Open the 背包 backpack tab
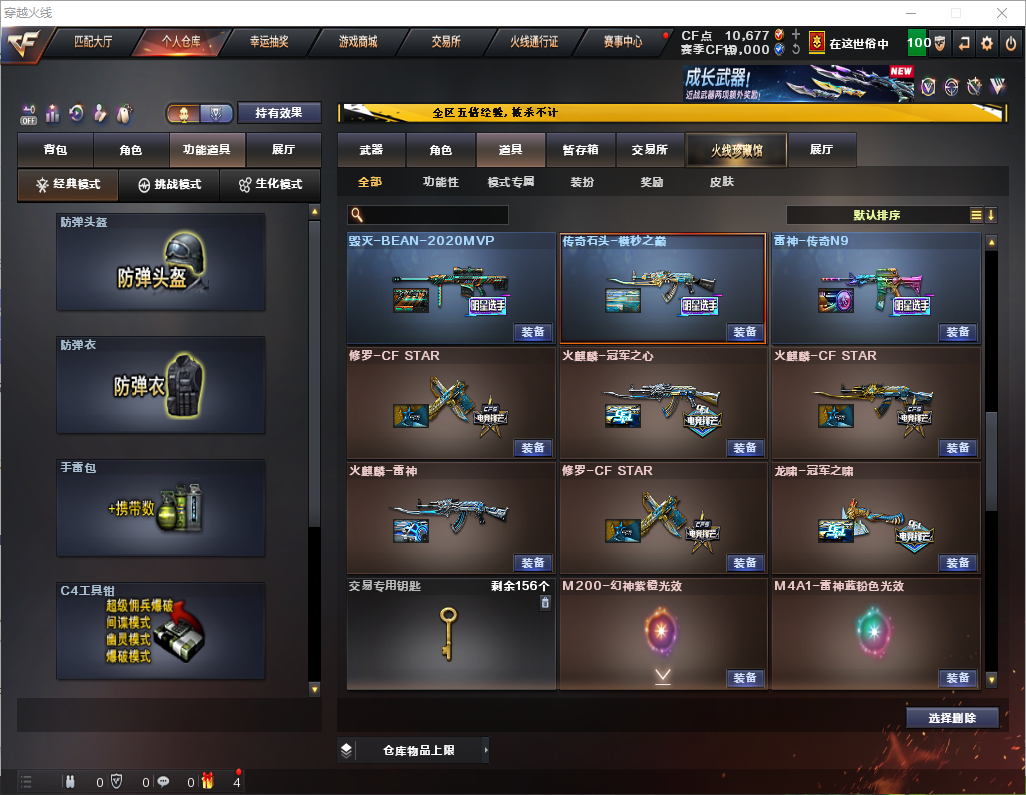1026x795 pixels. pos(55,150)
